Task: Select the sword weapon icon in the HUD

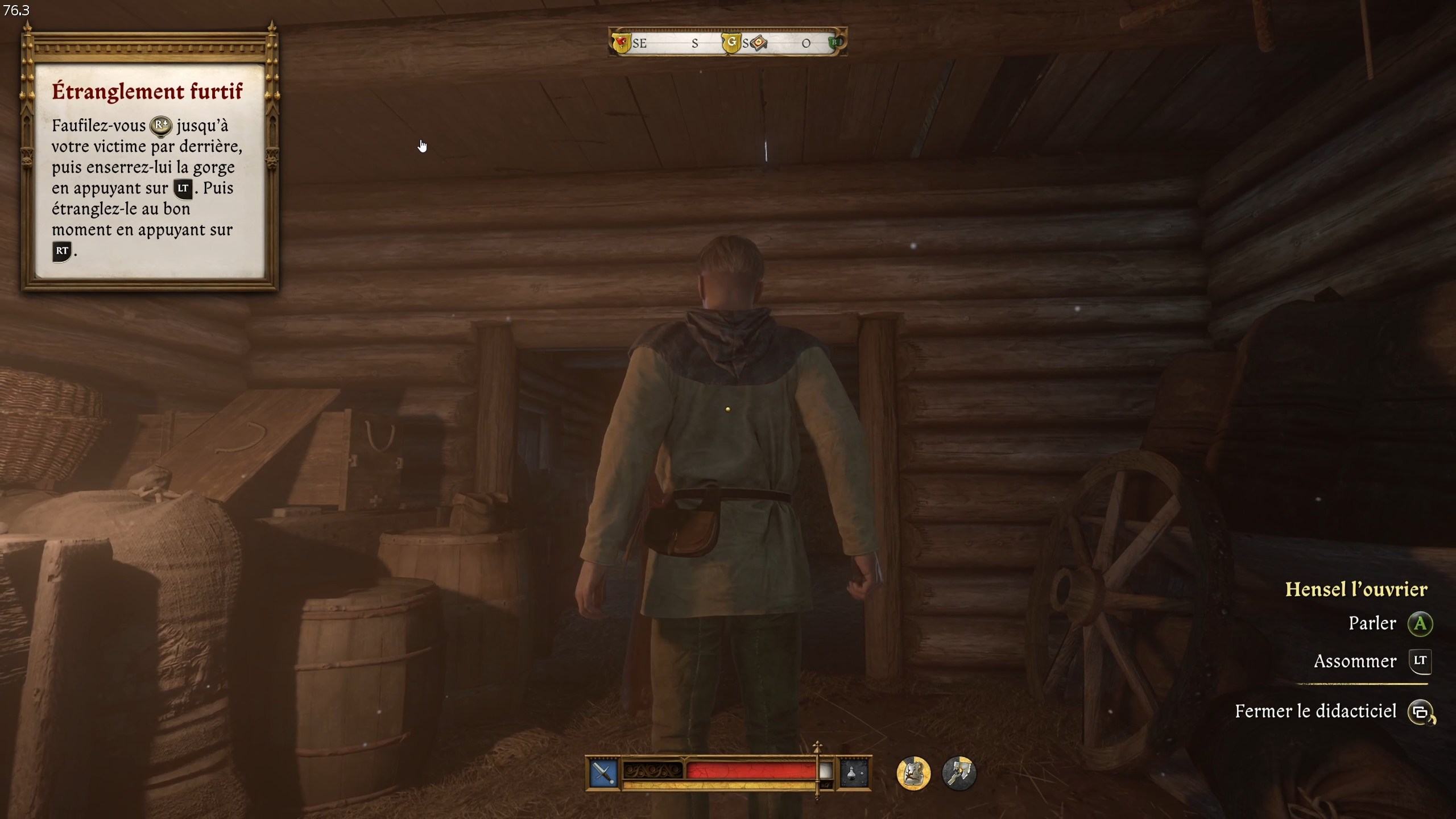Action: point(604,773)
